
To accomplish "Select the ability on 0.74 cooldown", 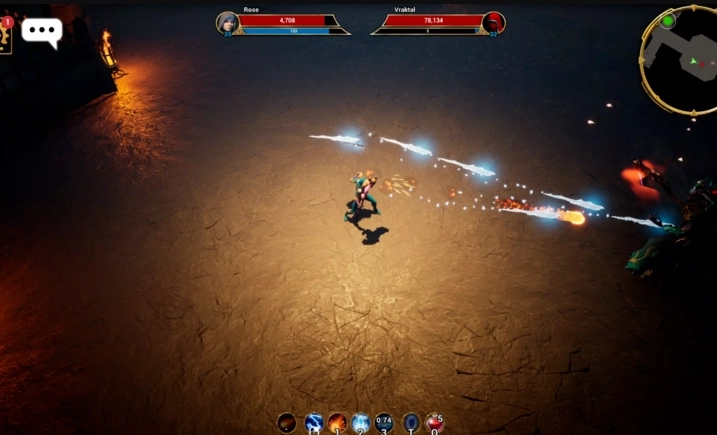I will [x=384, y=423].
